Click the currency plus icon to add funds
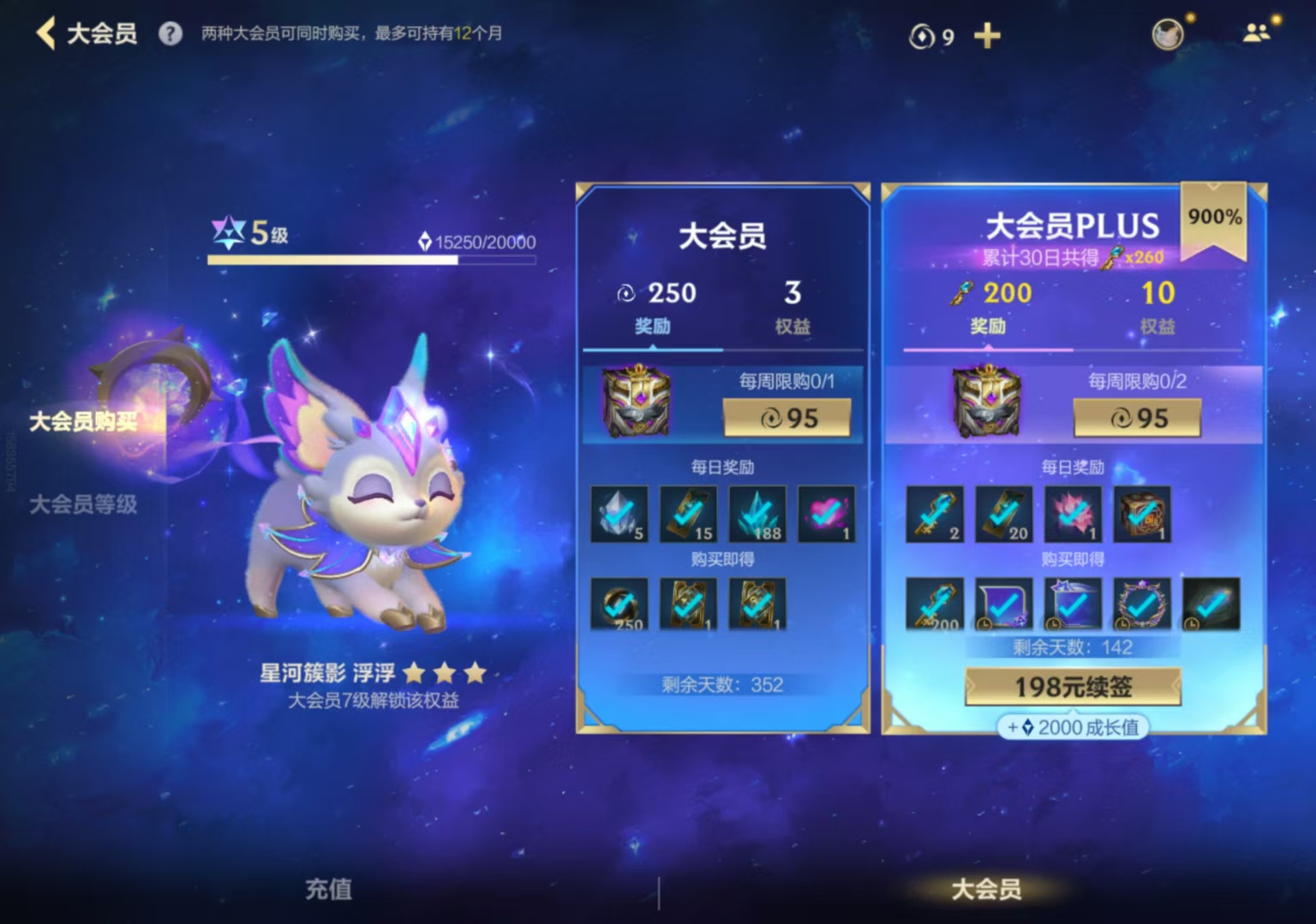This screenshot has height=924, width=1316. (987, 36)
